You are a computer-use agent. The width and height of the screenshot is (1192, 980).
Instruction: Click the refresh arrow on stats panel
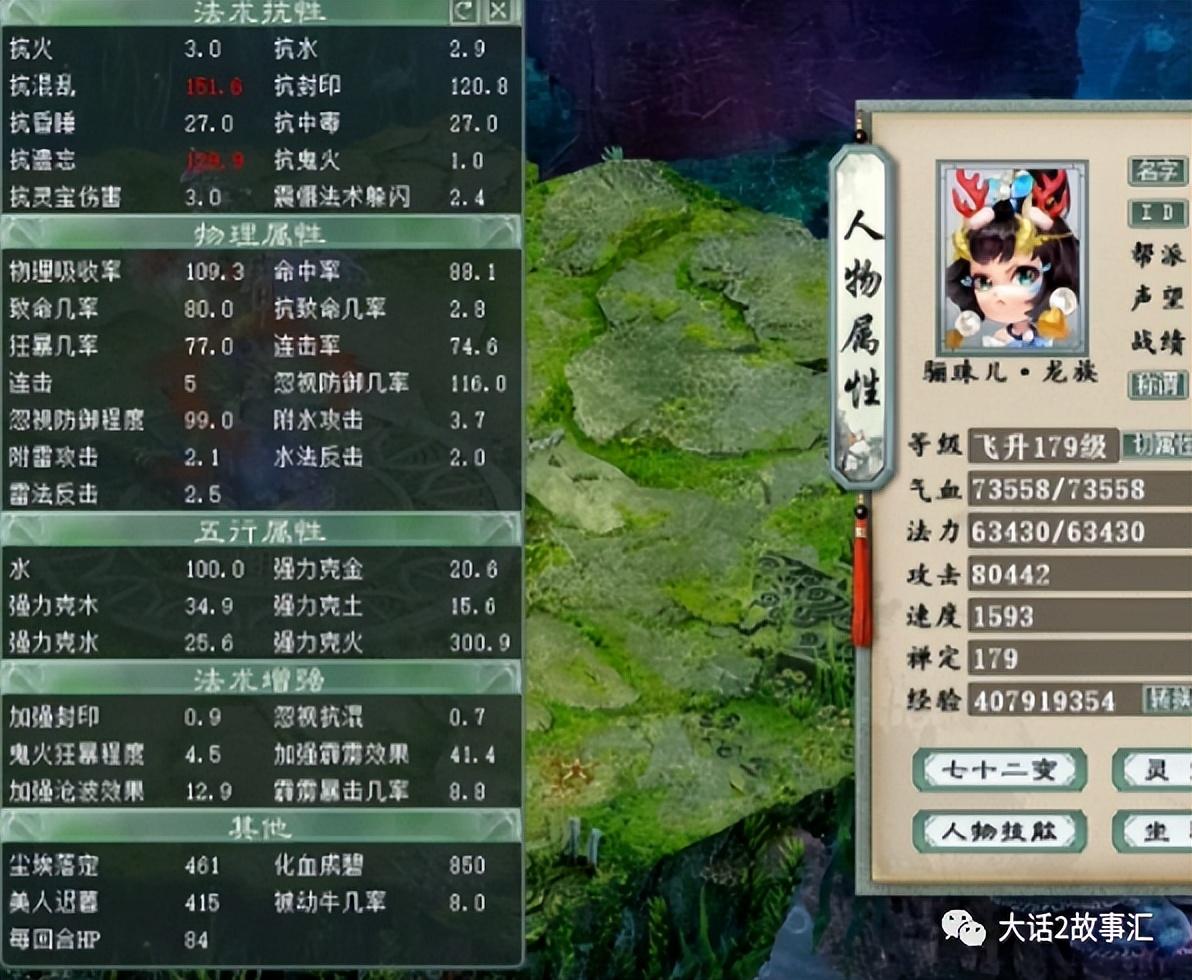464,11
